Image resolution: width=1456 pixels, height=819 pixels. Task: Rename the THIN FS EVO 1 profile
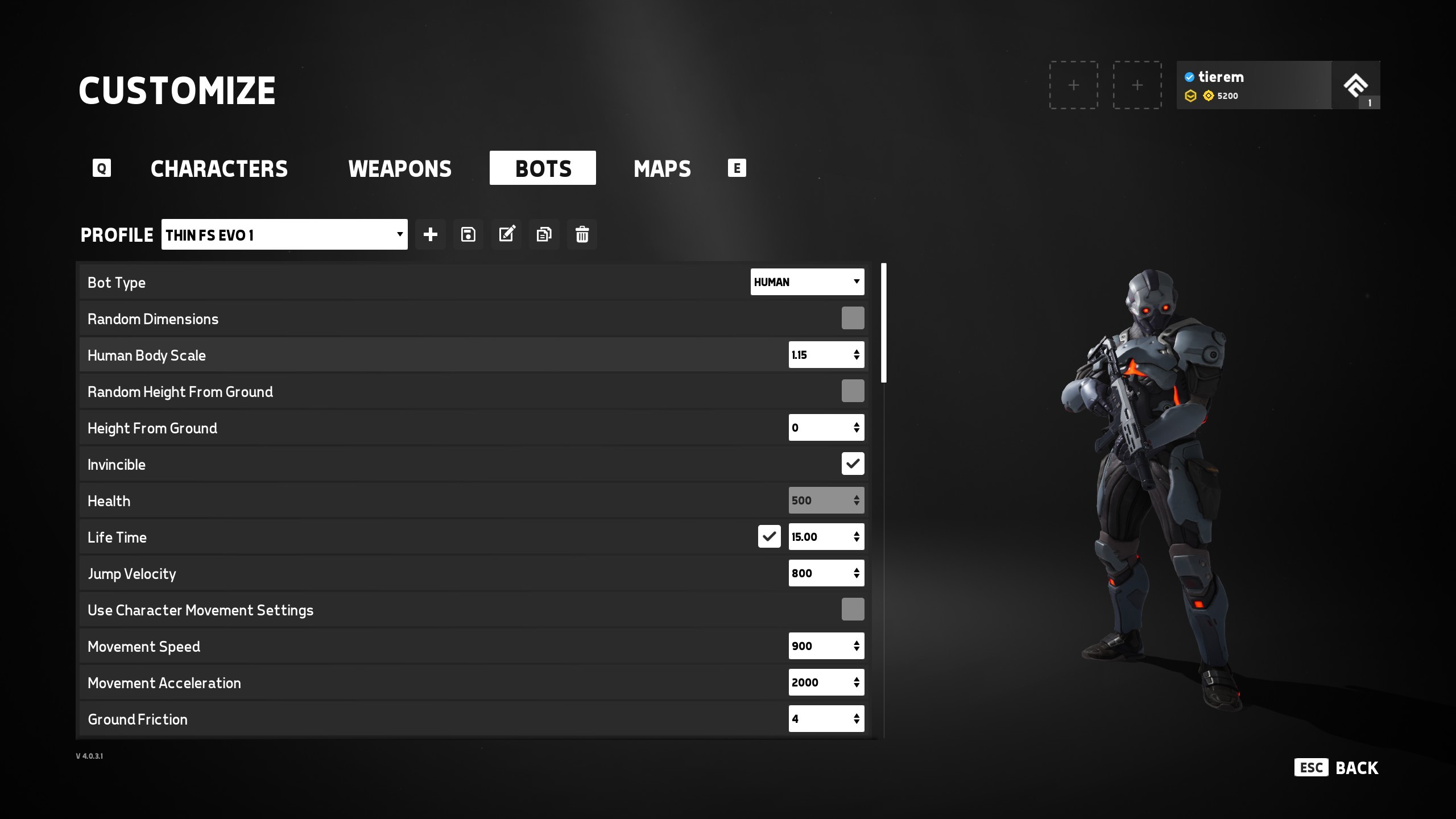tap(506, 234)
